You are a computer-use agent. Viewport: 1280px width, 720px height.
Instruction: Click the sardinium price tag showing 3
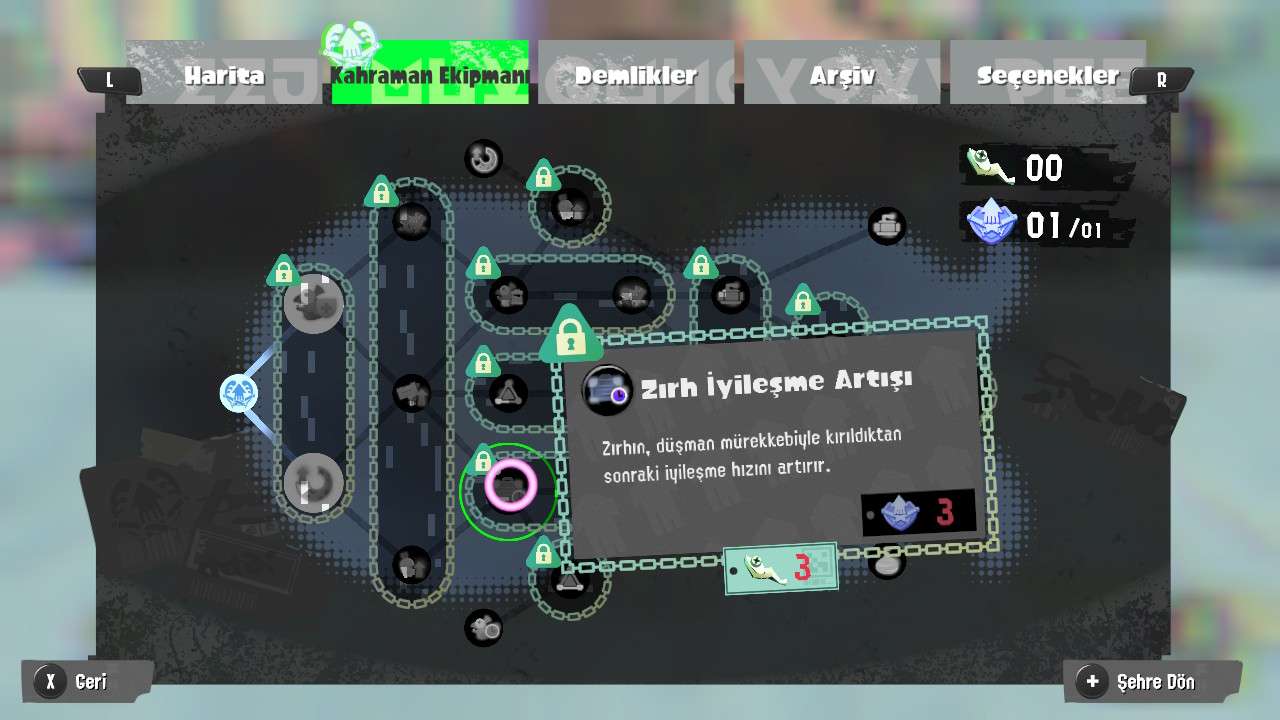pyautogui.click(x=781, y=566)
